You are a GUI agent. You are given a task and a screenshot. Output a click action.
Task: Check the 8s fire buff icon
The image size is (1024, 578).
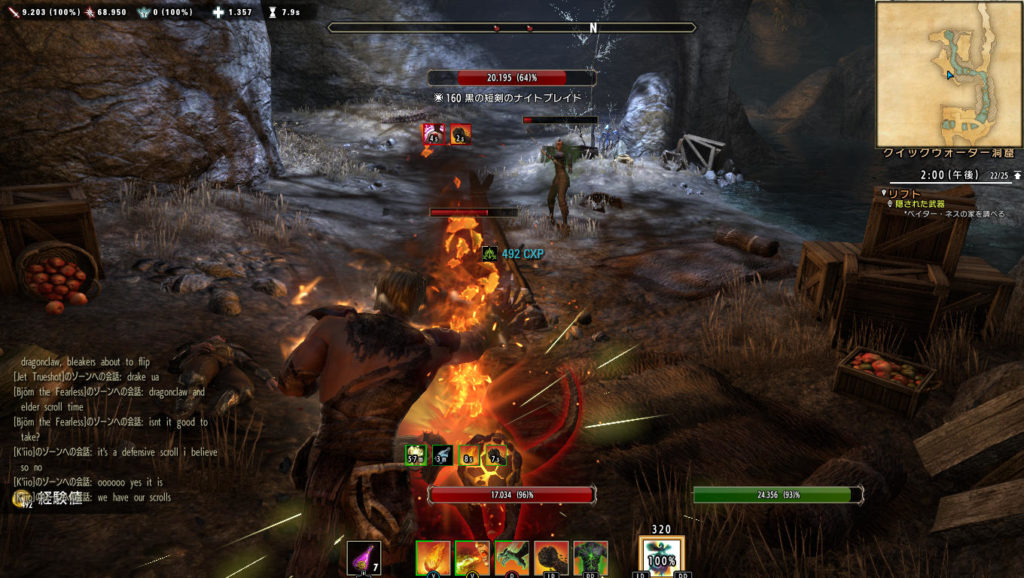[x=468, y=455]
